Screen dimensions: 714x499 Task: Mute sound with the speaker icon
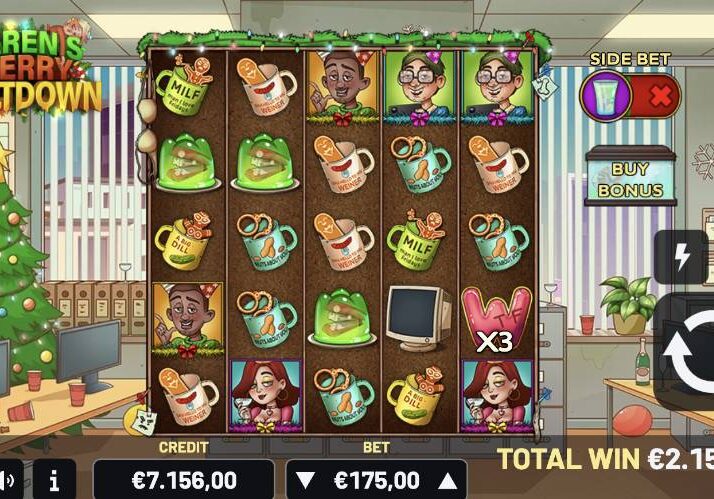point(9,480)
